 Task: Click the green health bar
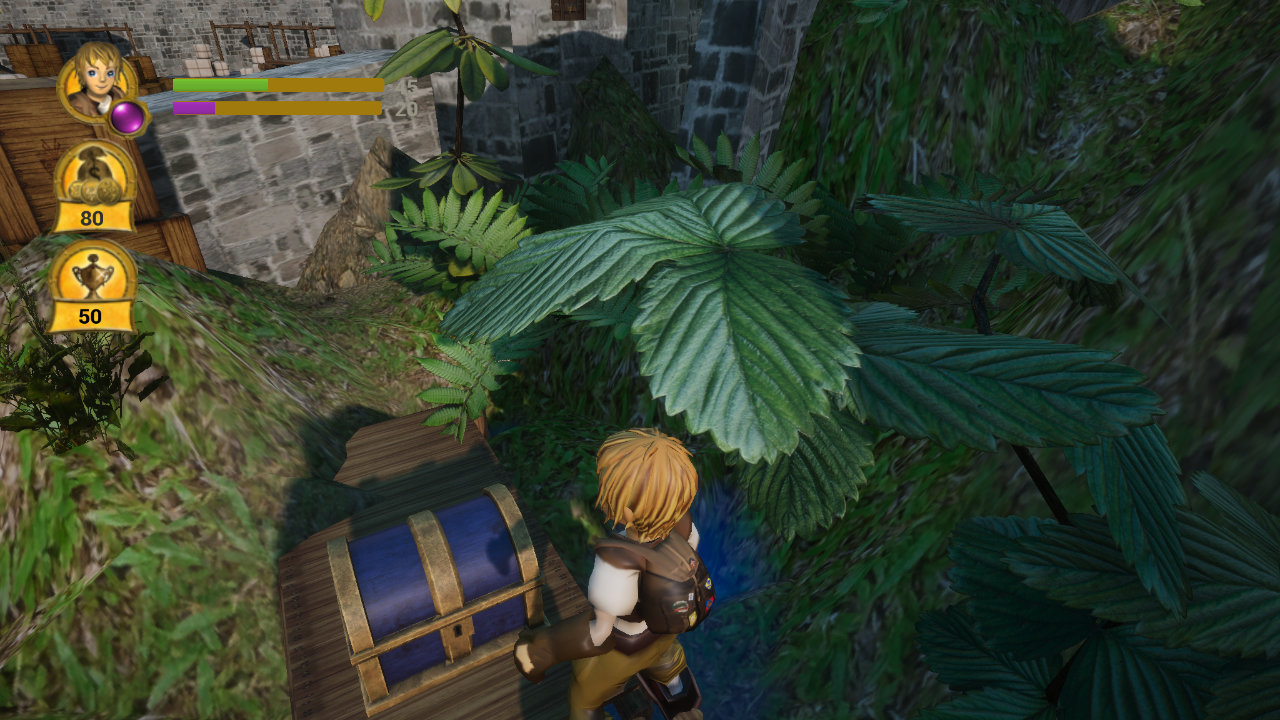220,85
